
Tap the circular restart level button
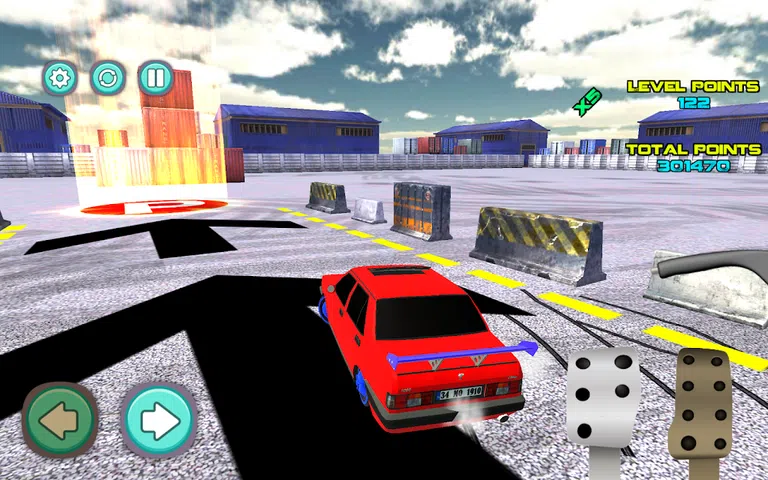pyautogui.click(x=108, y=78)
